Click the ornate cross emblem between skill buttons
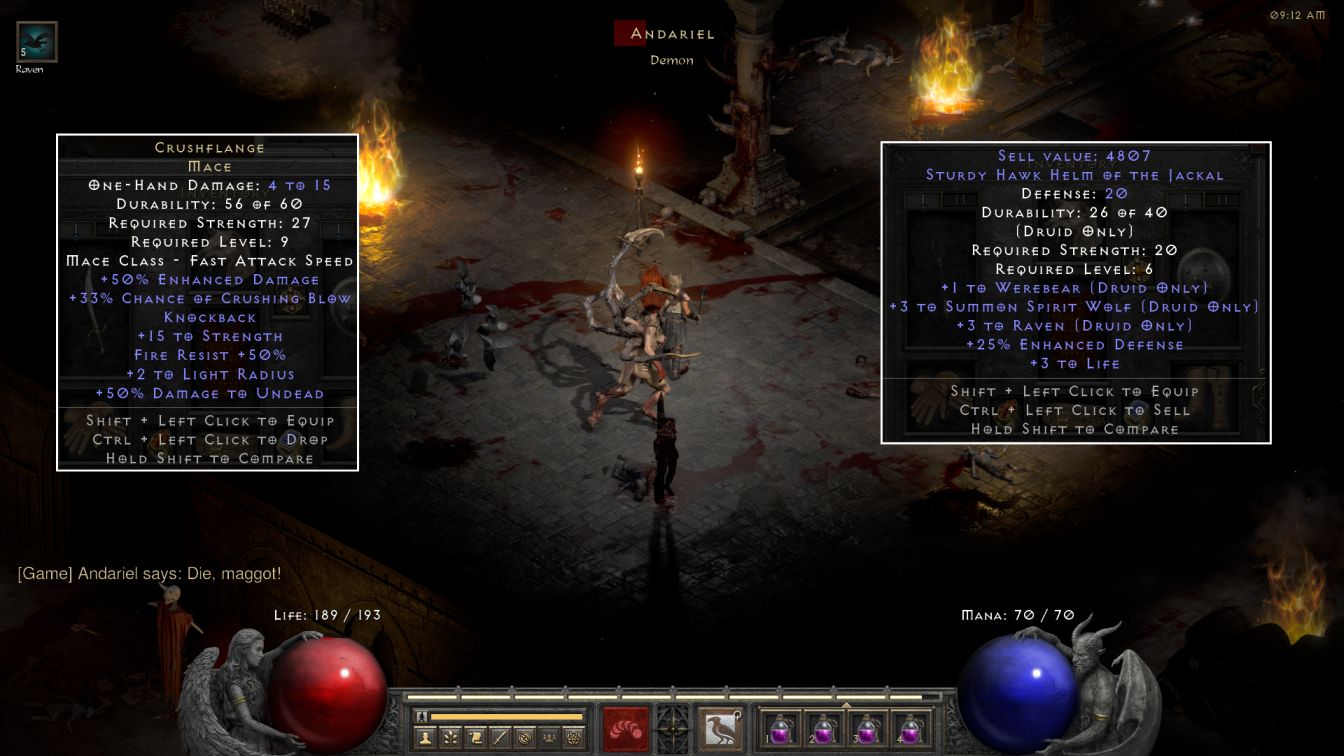 pos(672,727)
